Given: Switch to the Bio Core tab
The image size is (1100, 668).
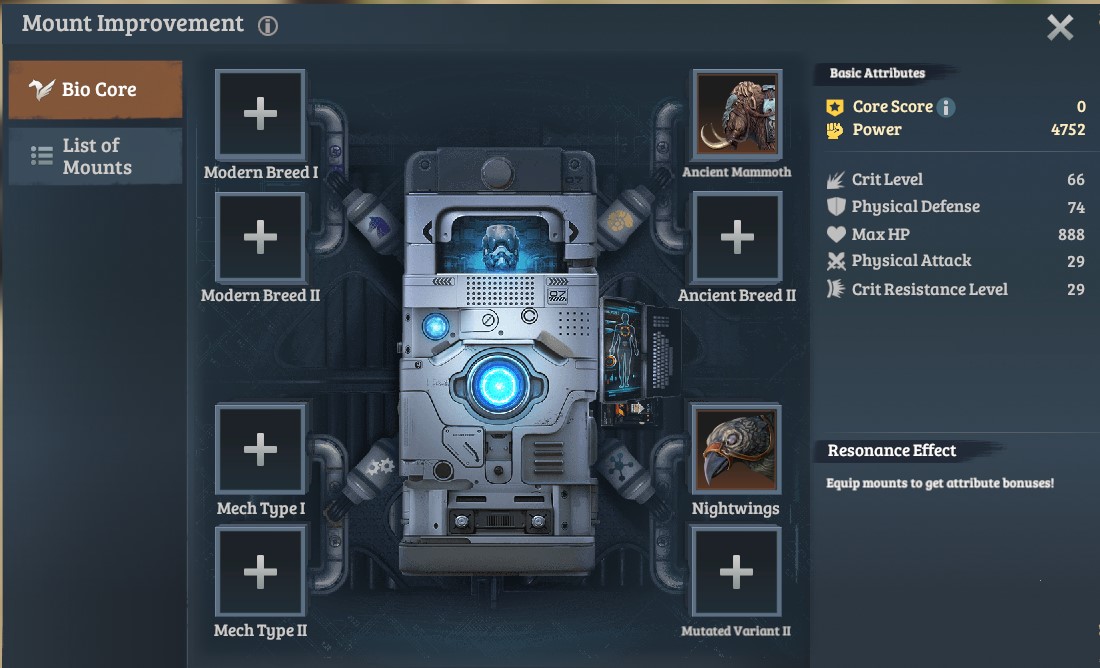Looking at the screenshot, I should point(96,90).
